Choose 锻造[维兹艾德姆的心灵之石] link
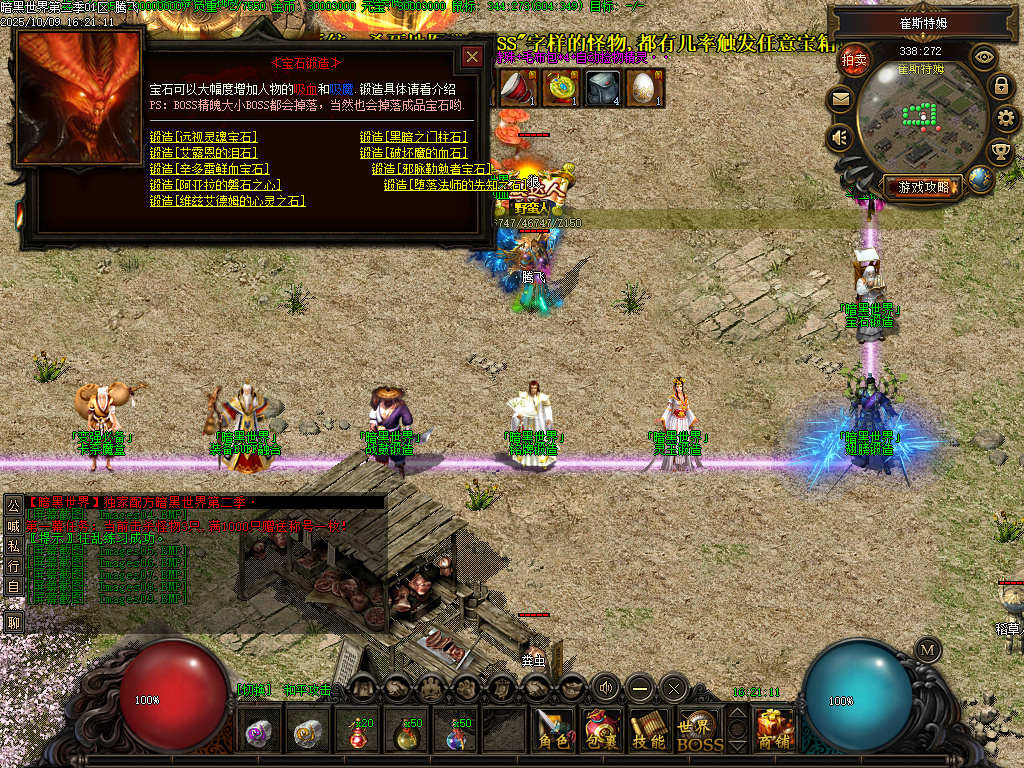The height and width of the screenshot is (768, 1024). pos(227,201)
